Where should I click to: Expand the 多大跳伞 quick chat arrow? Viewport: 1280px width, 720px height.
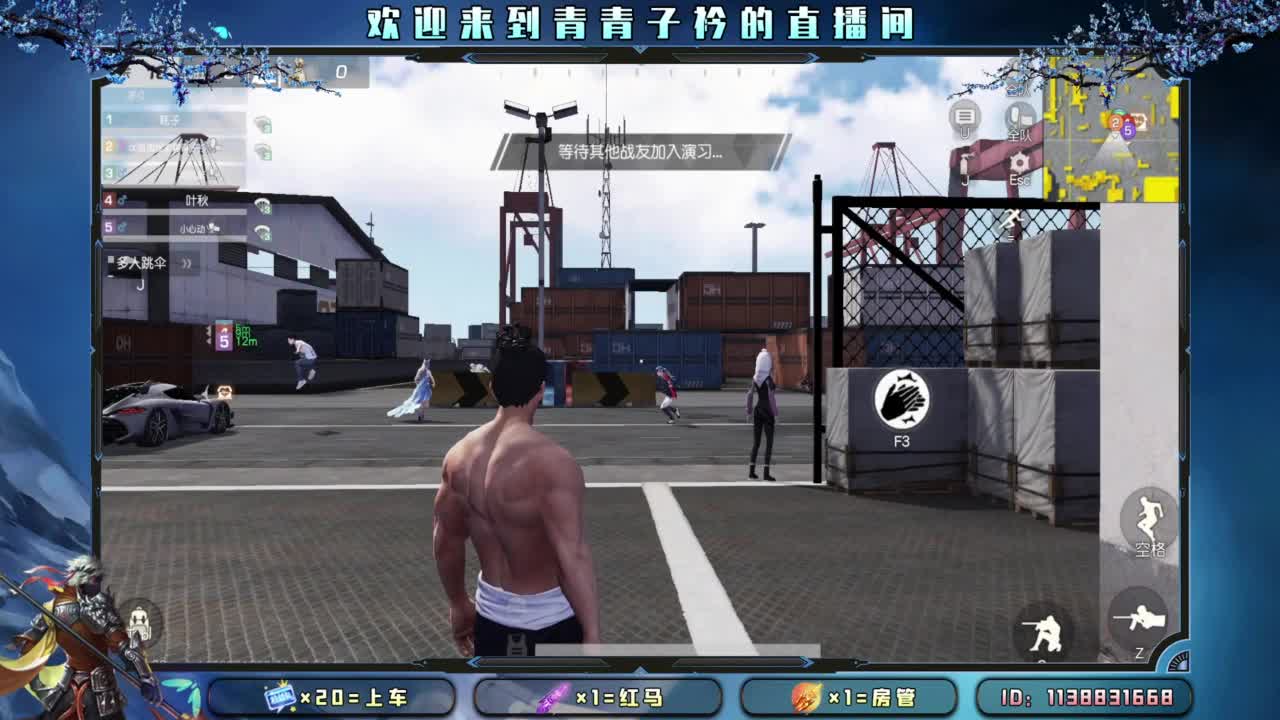[186, 262]
